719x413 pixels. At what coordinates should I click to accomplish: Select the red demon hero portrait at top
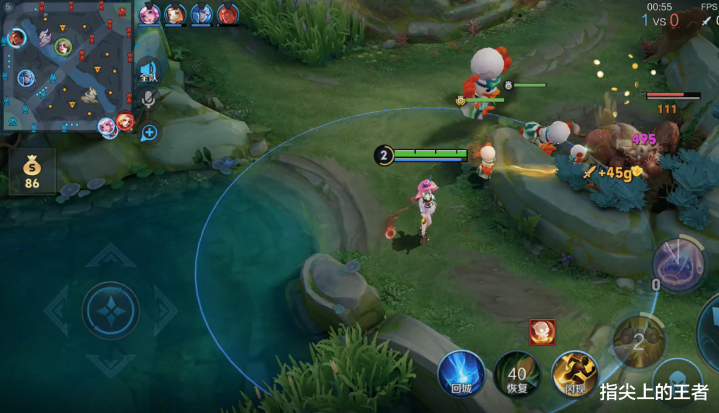click(x=228, y=14)
